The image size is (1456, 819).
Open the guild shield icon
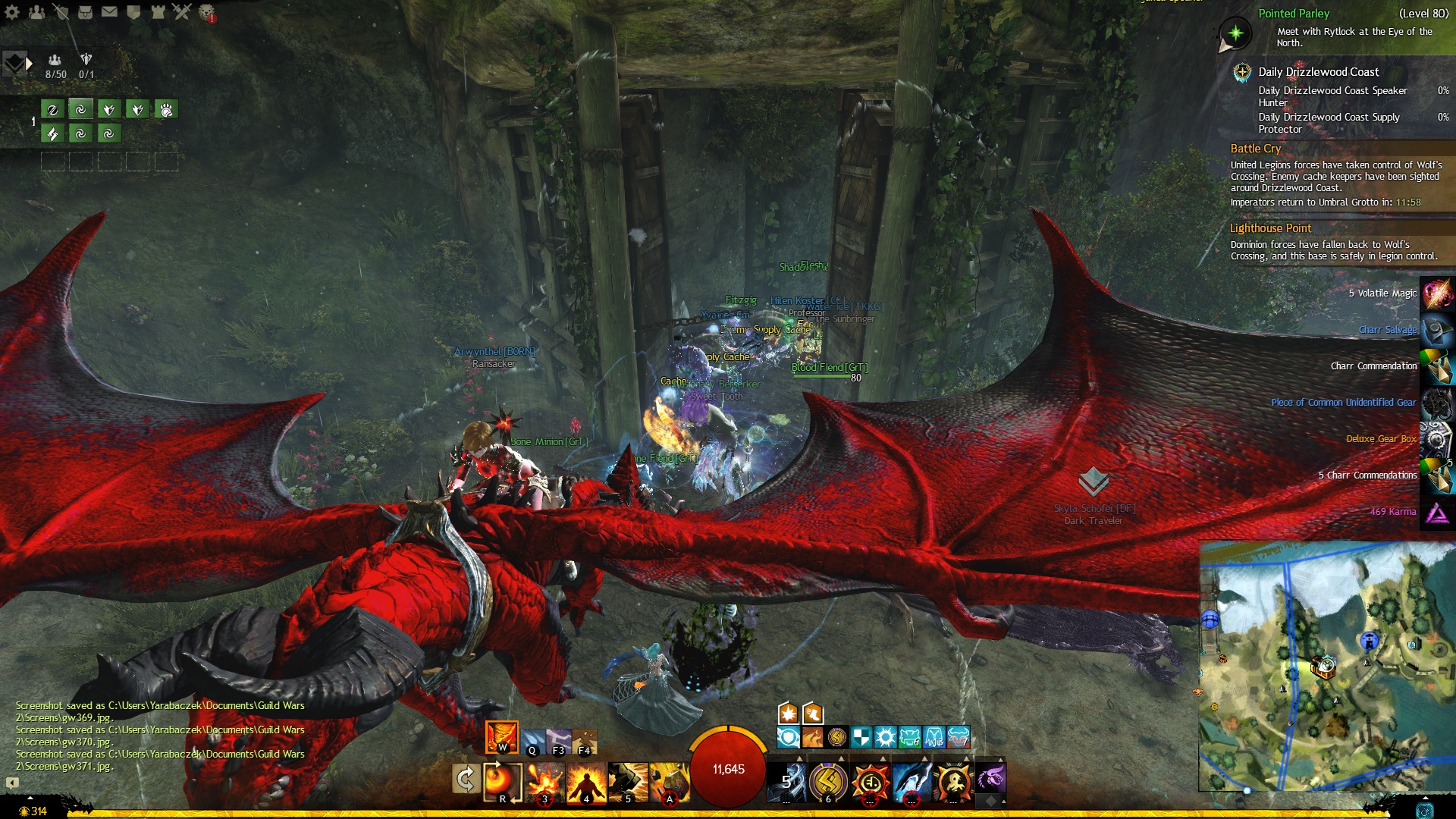tap(133, 11)
